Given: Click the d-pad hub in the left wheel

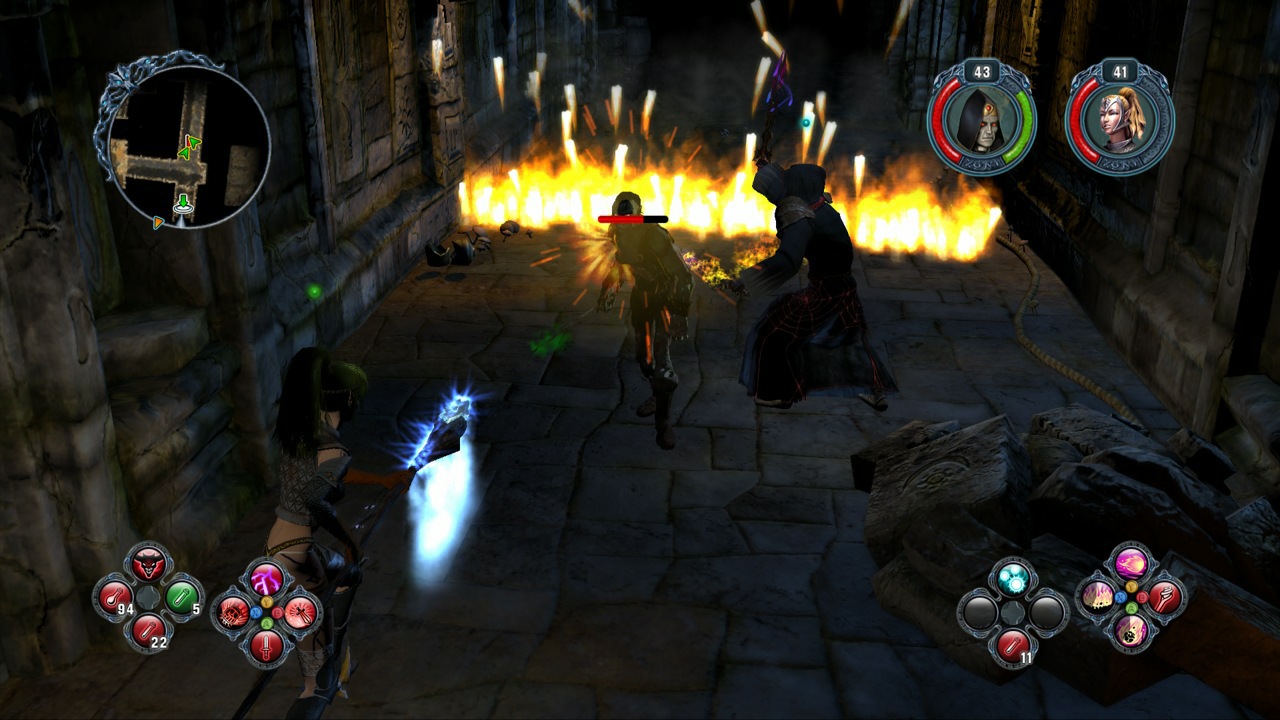Looking at the screenshot, I should (148, 598).
